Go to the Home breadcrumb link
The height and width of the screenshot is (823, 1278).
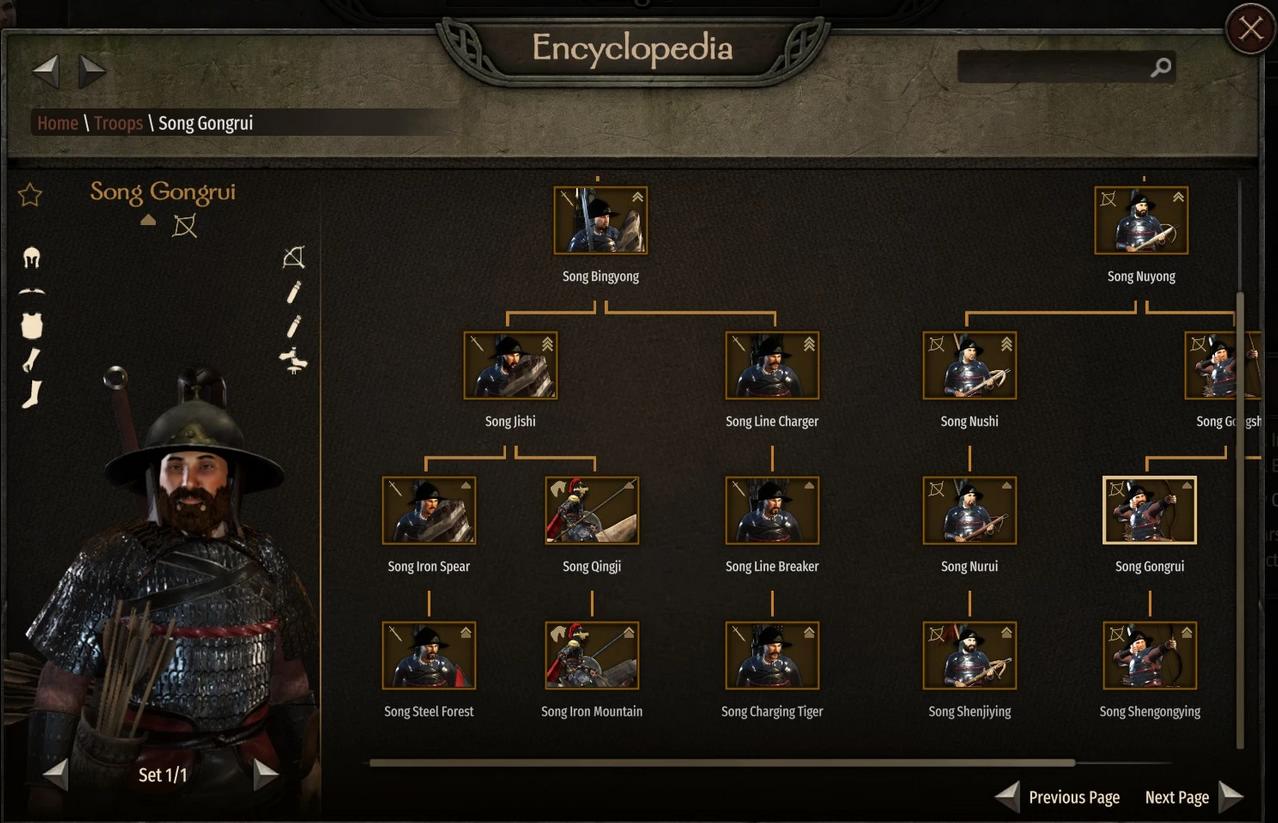tap(57, 123)
